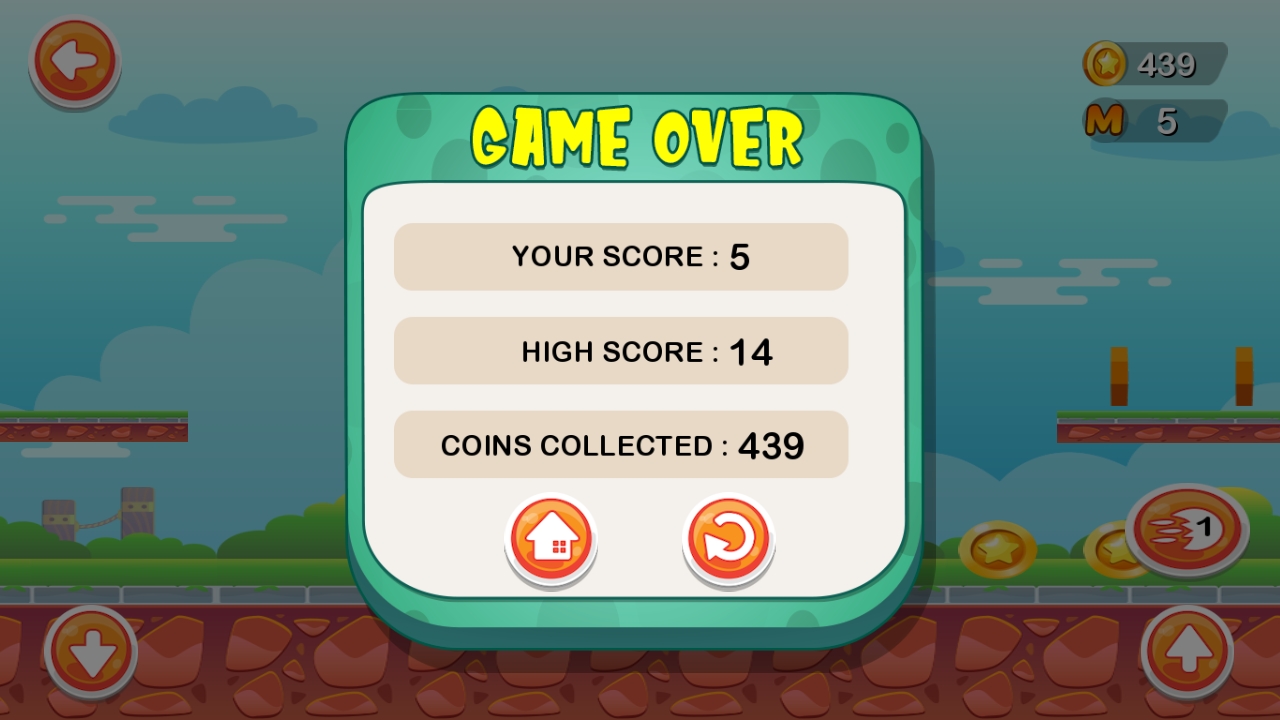The image size is (1280, 720).
Task: Select the YOUR SCORE : 5 panel
Action: coord(621,257)
